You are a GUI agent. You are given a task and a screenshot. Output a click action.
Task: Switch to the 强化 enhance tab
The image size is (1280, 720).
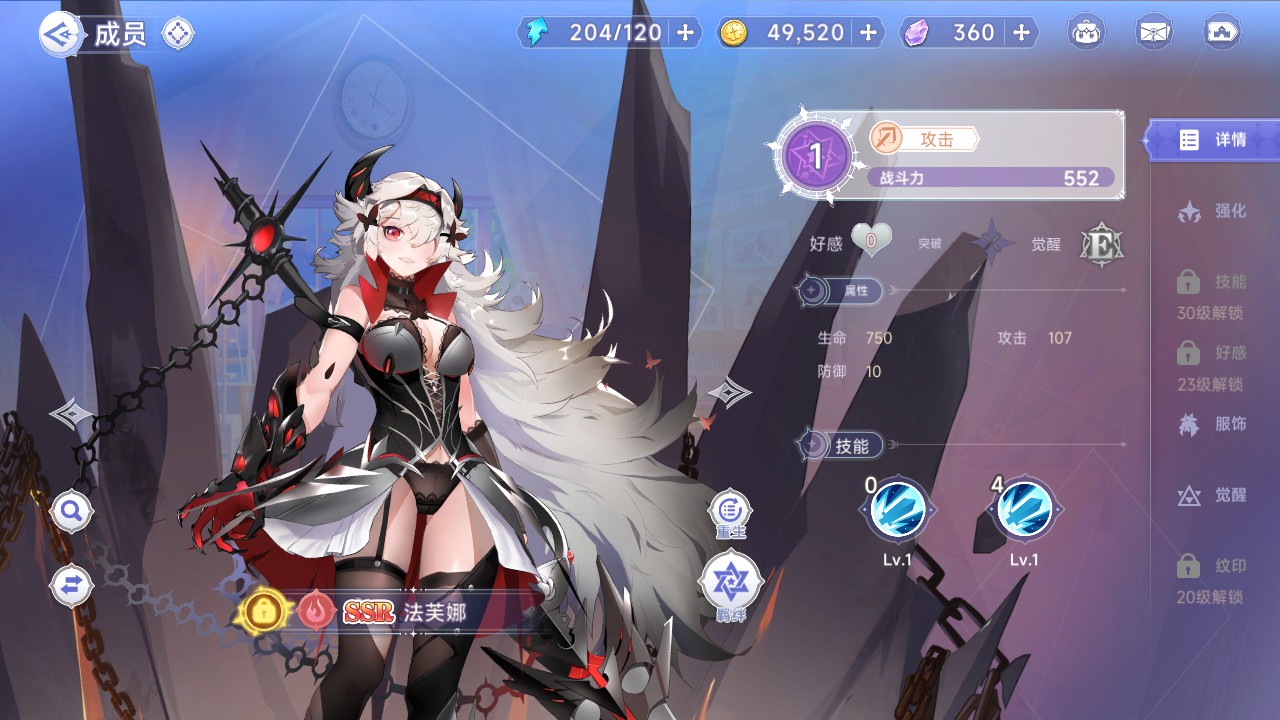click(x=1213, y=211)
